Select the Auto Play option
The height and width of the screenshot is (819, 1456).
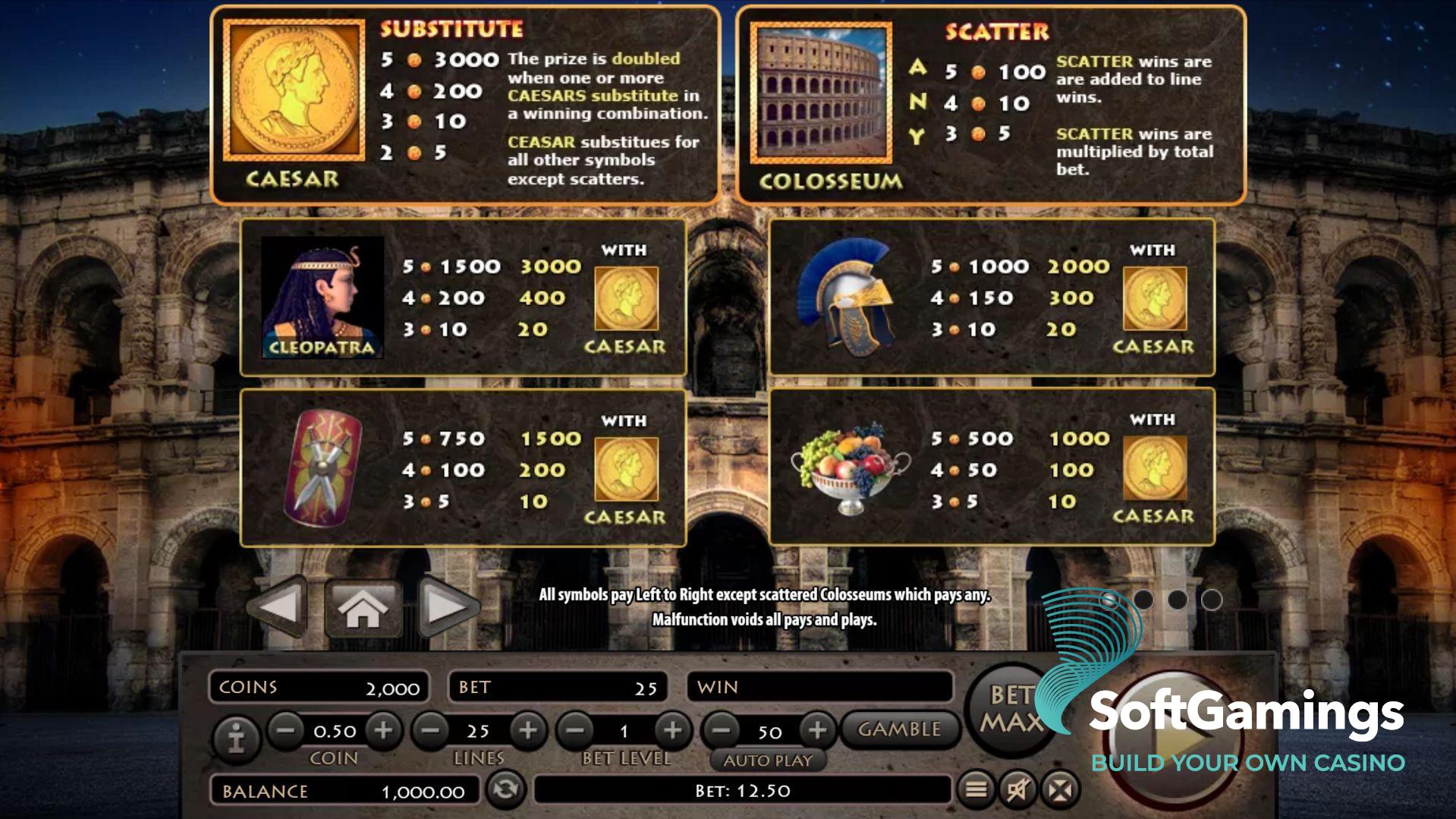click(x=767, y=759)
